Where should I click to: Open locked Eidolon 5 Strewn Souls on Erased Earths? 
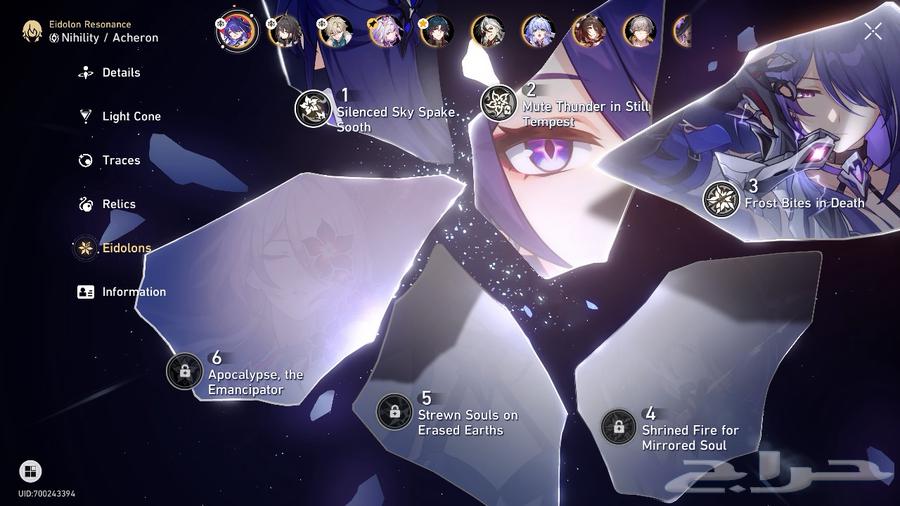click(395, 411)
